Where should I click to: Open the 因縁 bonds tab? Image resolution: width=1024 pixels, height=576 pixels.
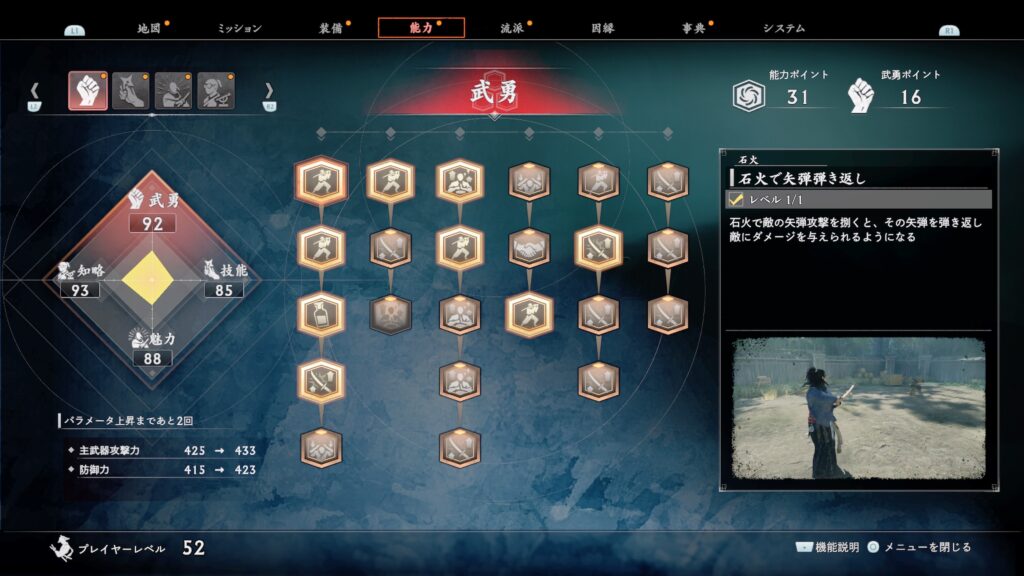603,28
